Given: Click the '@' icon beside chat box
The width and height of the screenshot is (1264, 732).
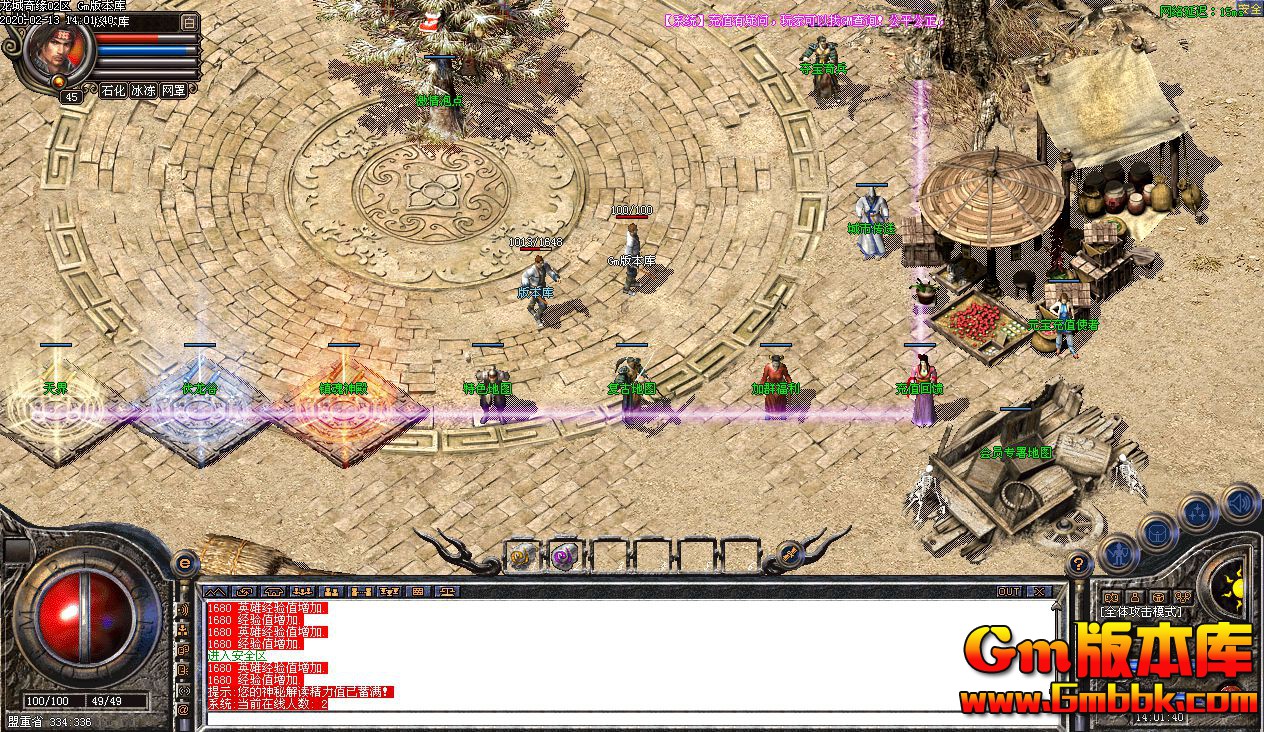Looking at the screenshot, I should [184, 709].
